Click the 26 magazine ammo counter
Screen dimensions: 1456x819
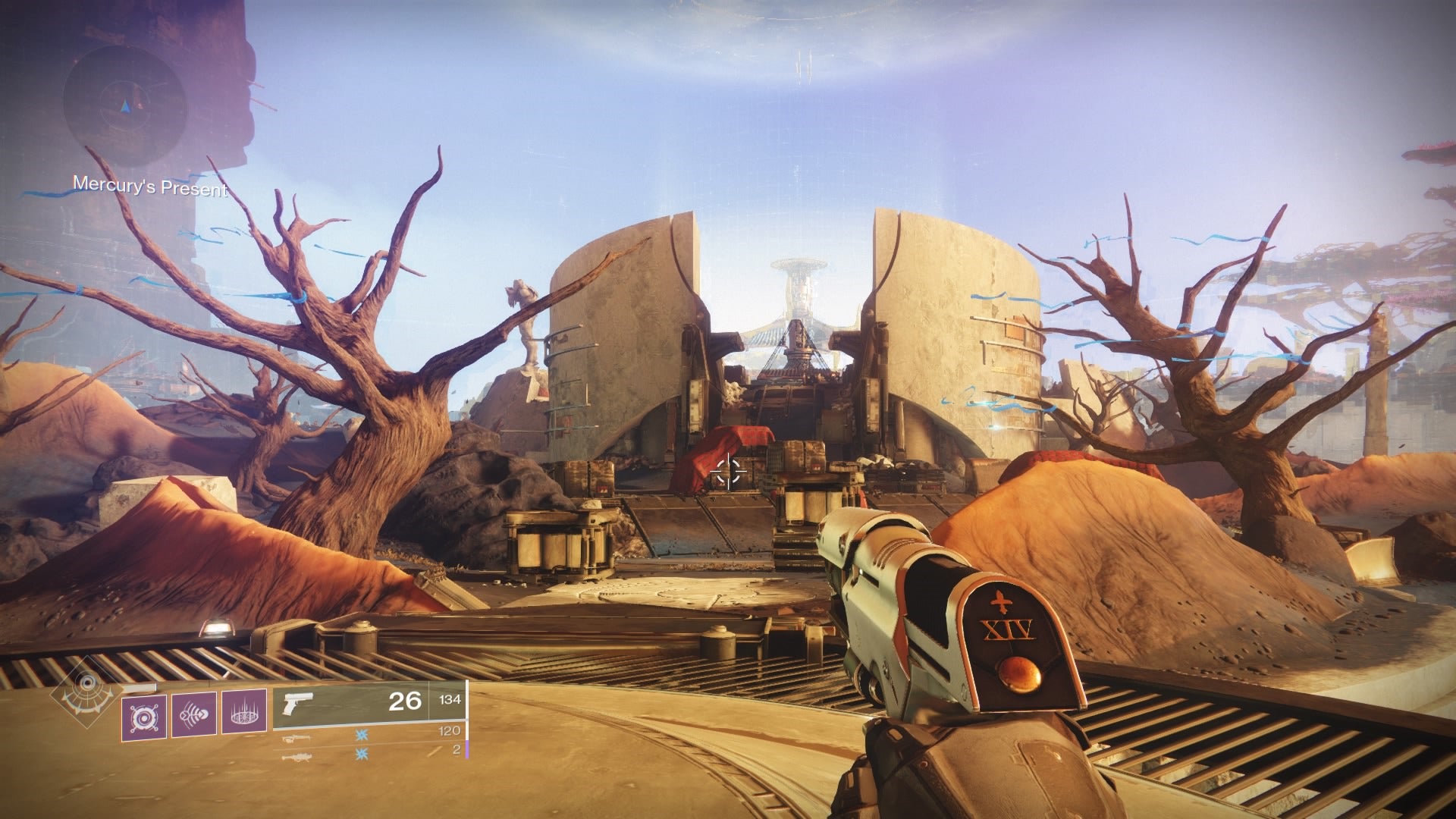tap(406, 700)
